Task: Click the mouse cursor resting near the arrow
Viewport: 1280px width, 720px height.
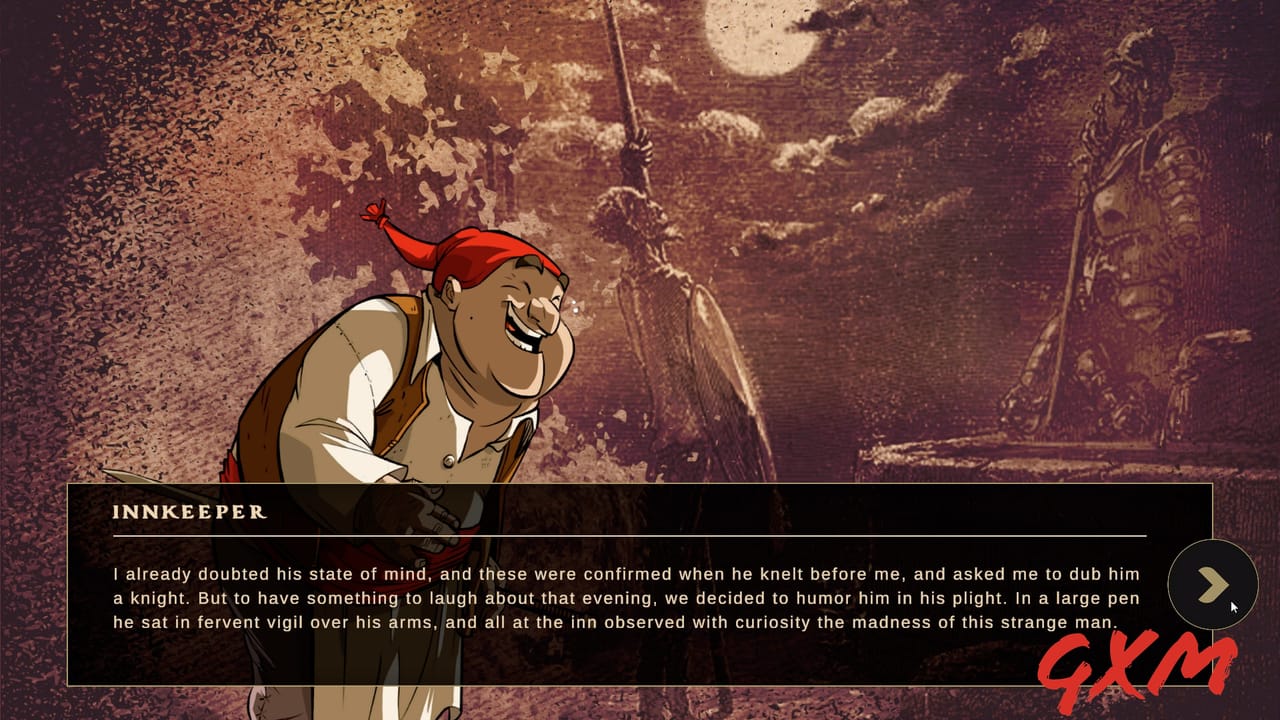Action: tap(1233, 605)
